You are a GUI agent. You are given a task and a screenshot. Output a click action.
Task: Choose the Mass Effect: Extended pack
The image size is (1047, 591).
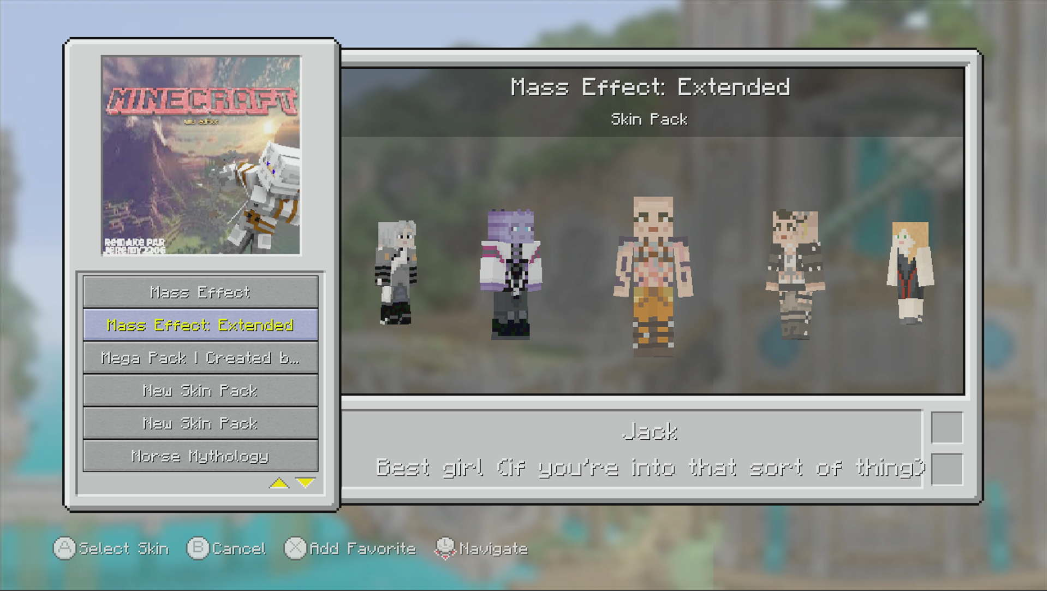[x=200, y=325]
